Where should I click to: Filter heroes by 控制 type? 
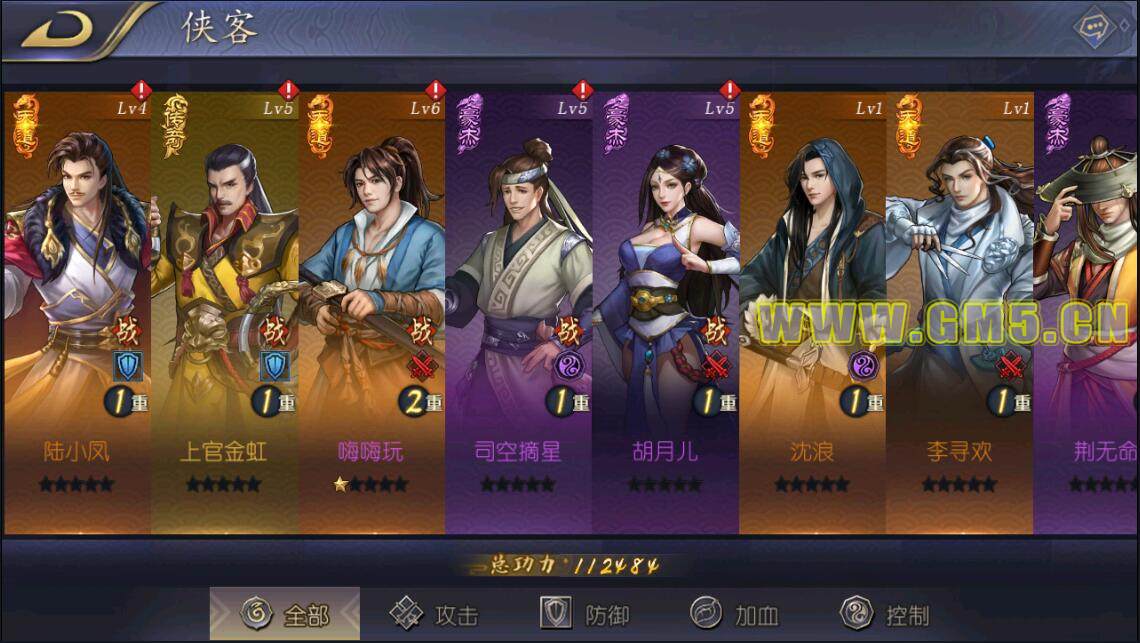(885, 614)
